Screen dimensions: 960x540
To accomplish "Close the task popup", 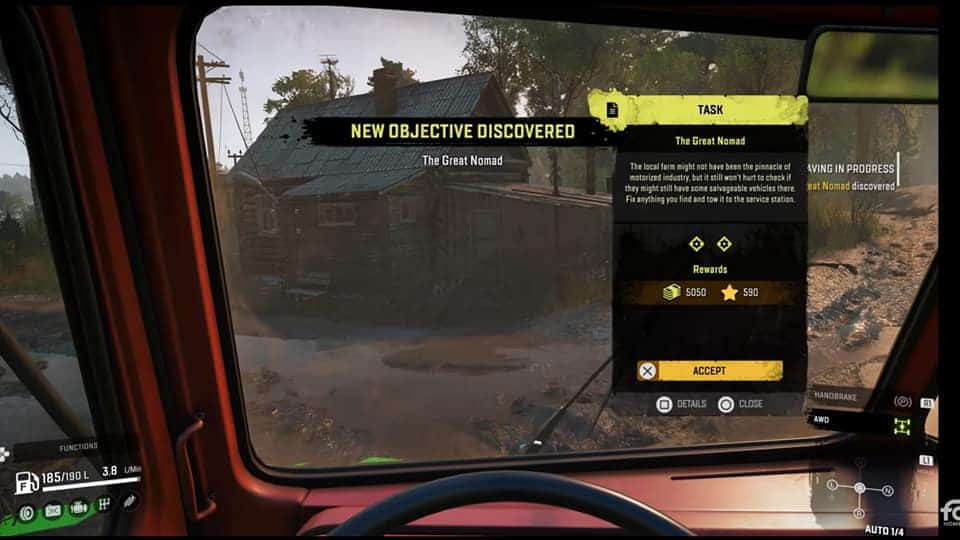I will [741, 404].
